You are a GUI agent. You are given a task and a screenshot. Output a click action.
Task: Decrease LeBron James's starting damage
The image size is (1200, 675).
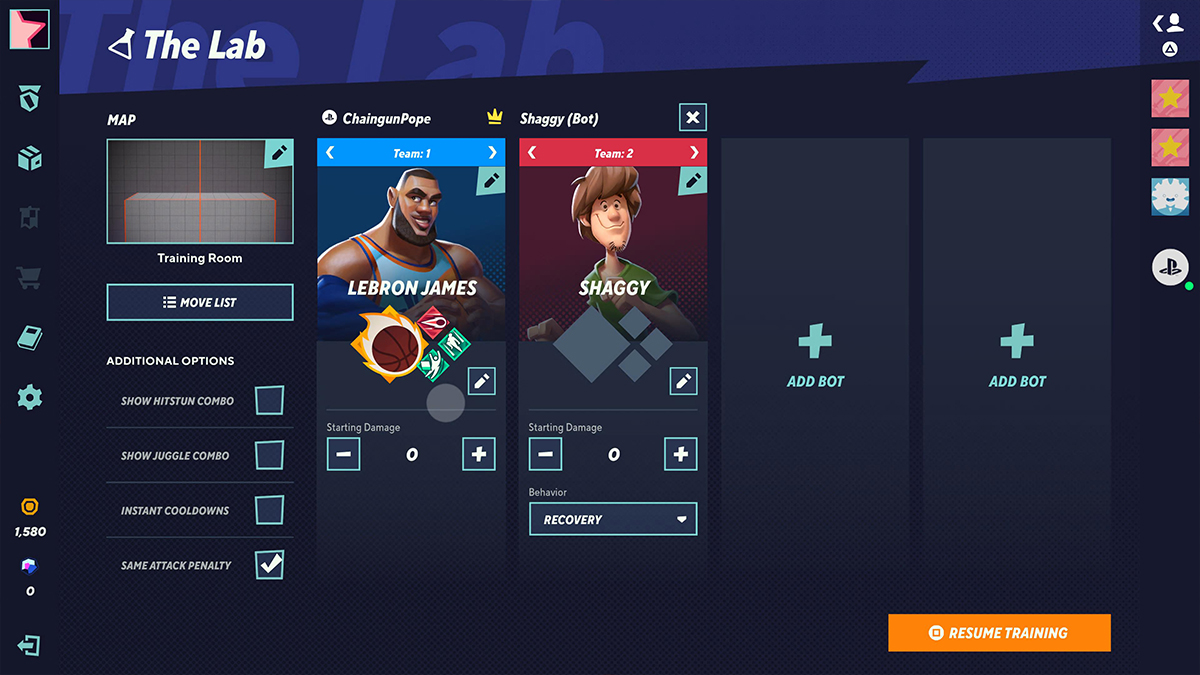click(x=343, y=454)
